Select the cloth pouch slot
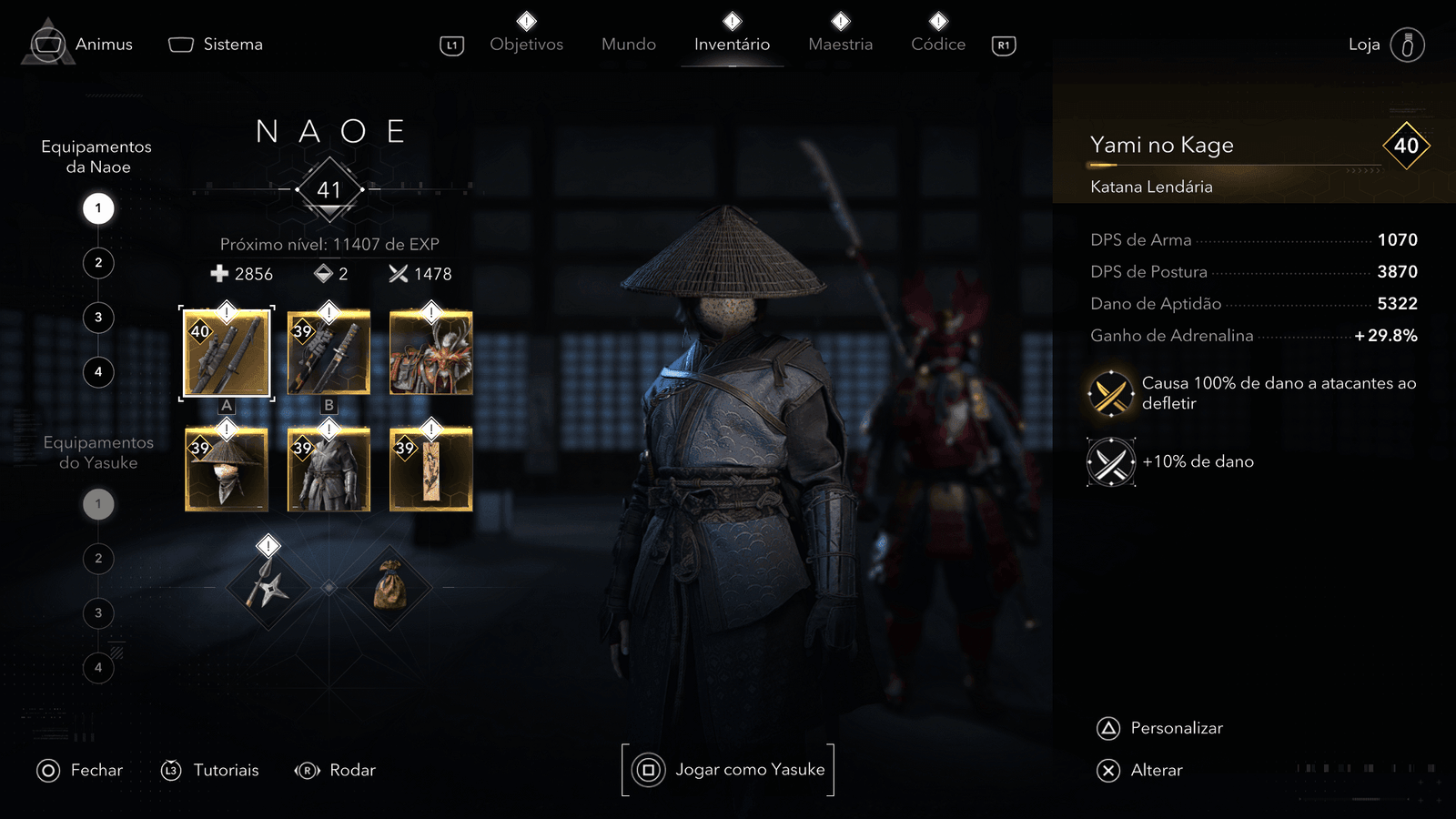The height and width of the screenshot is (819, 1456). pos(389,587)
